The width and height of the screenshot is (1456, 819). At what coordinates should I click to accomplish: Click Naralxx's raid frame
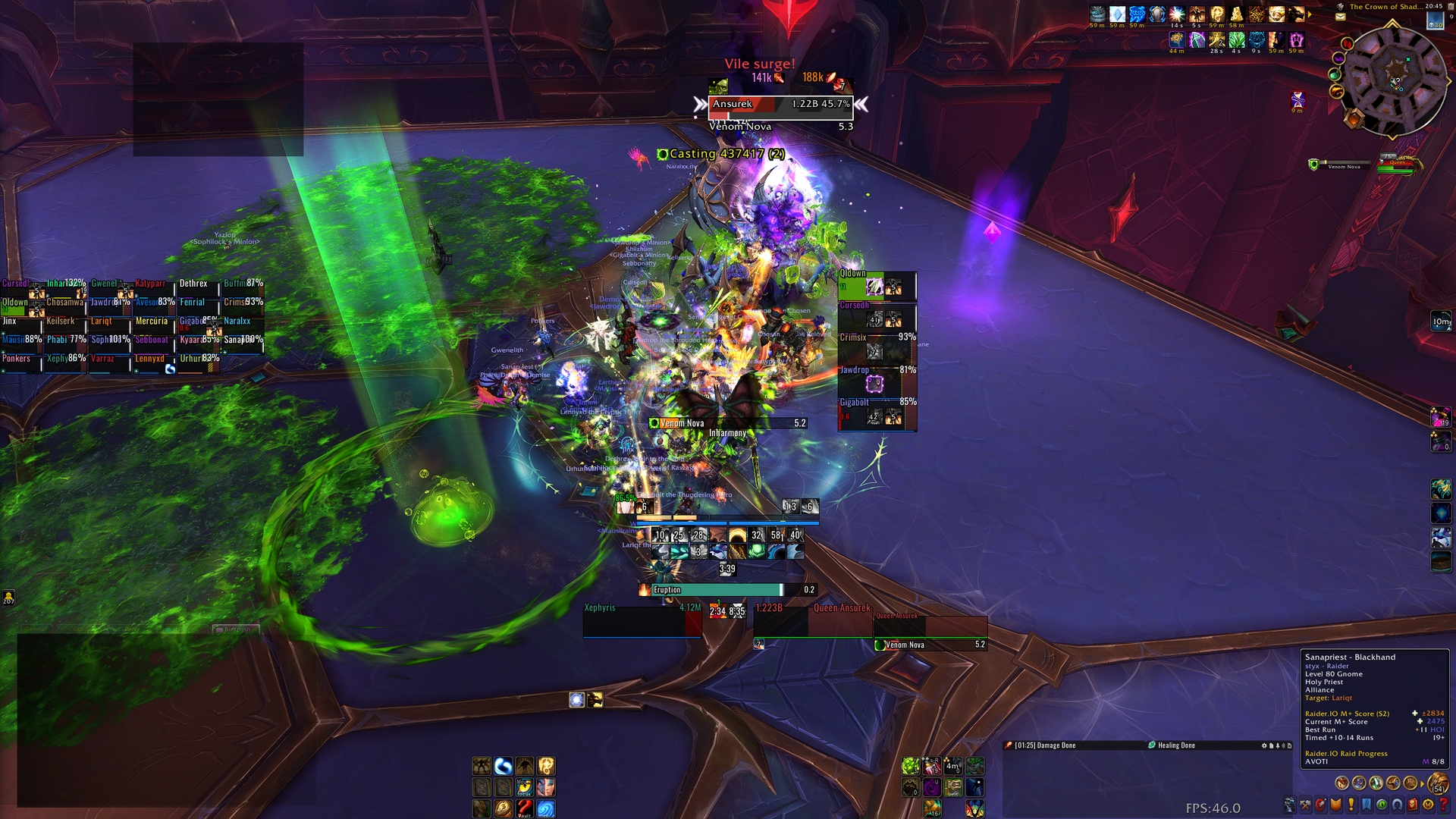243,326
